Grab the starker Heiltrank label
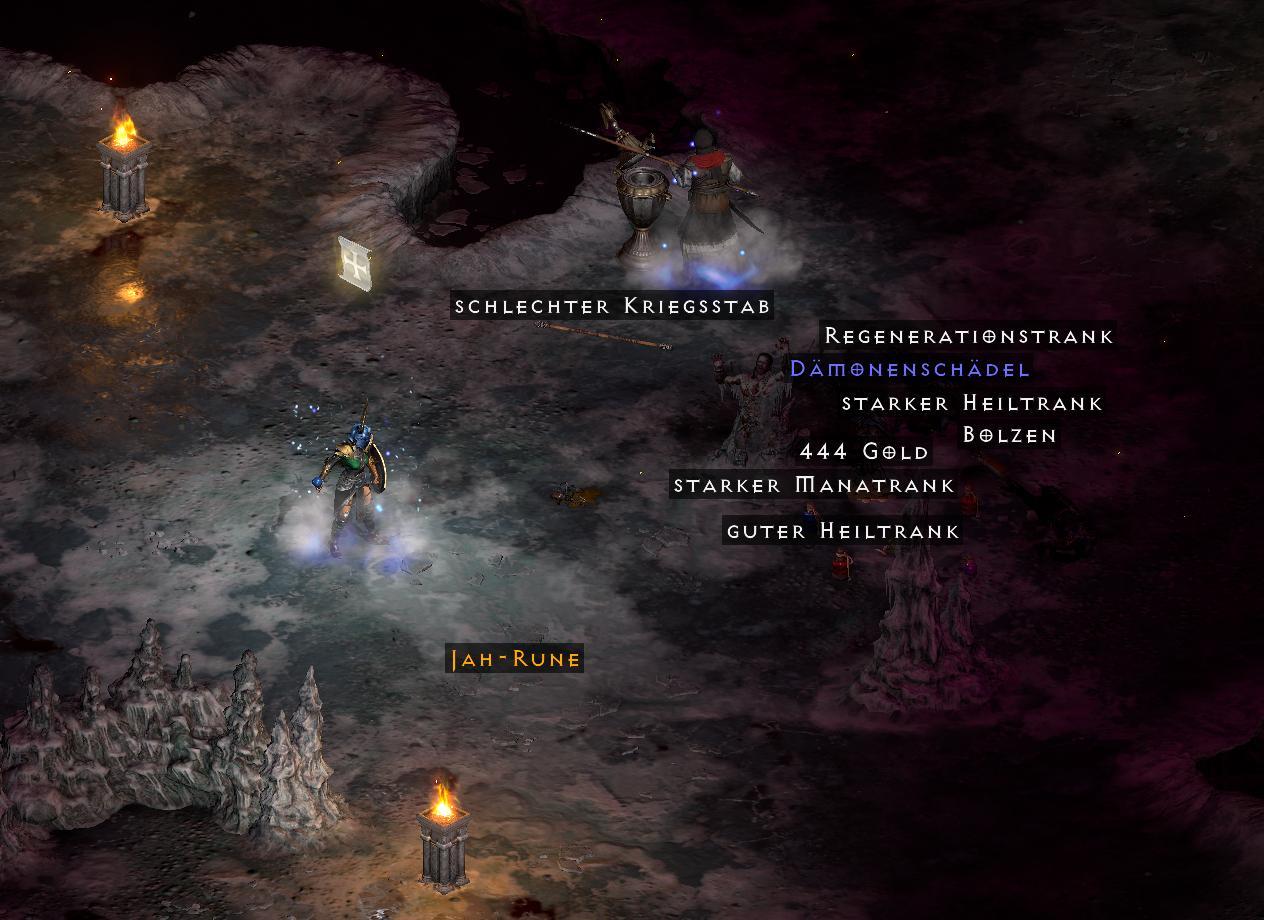The width and height of the screenshot is (1264, 920). tap(972, 403)
